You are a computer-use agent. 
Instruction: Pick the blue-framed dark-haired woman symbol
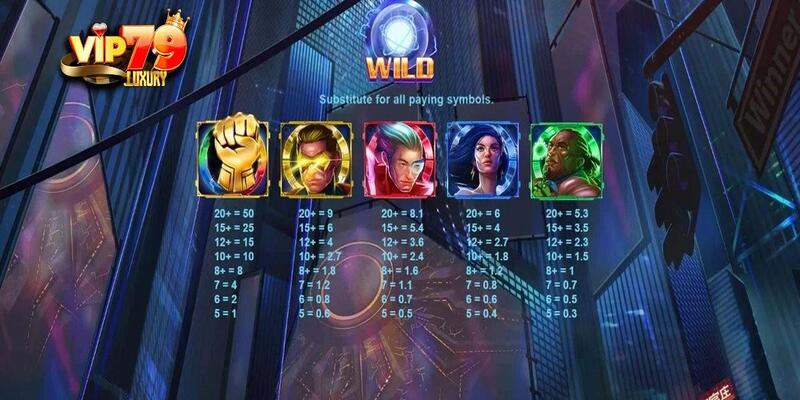coord(482,158)
